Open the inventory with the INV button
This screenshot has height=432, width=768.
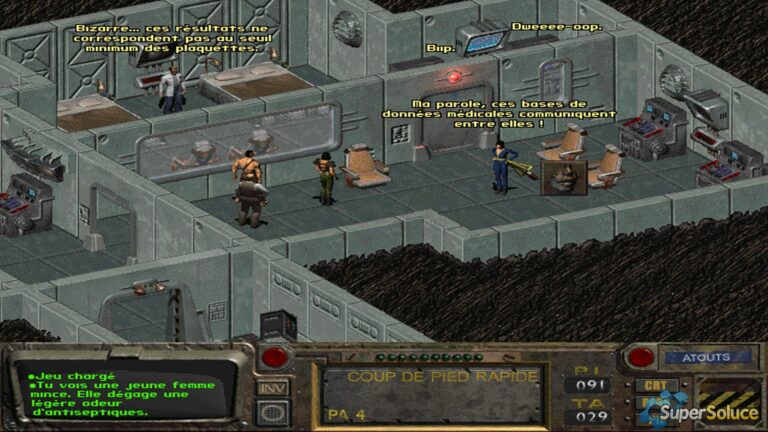pyautogui.click(x=271, y=387)
